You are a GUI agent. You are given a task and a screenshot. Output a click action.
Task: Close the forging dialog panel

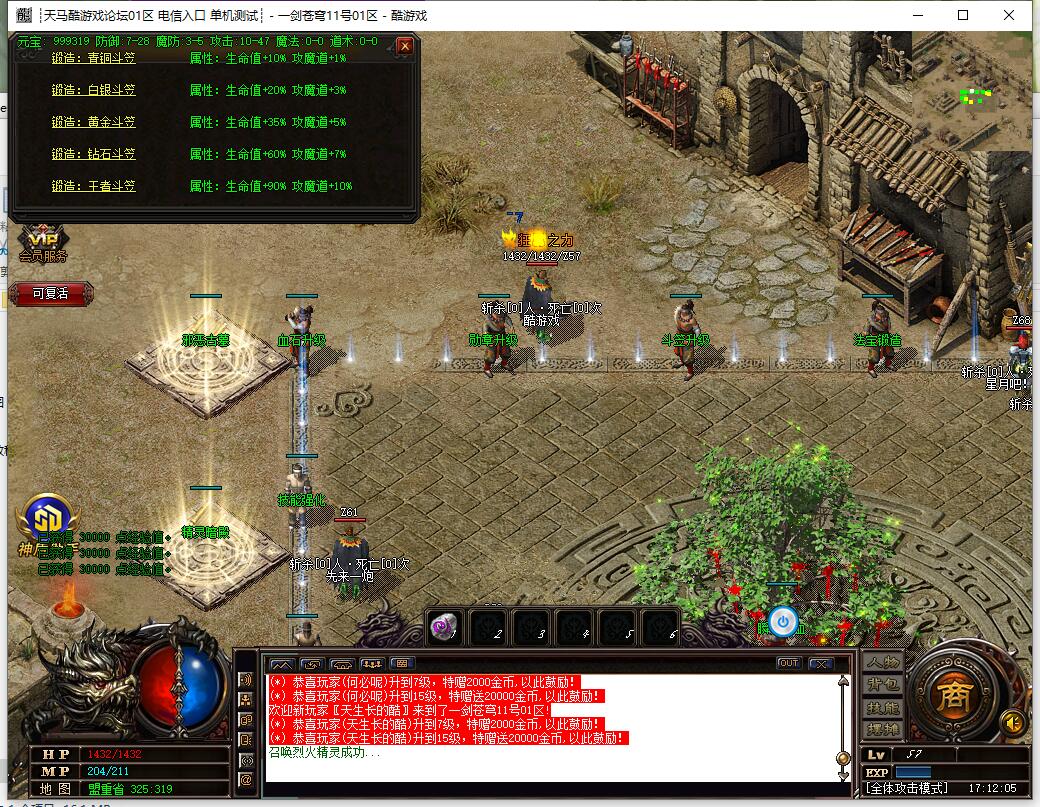404,46
